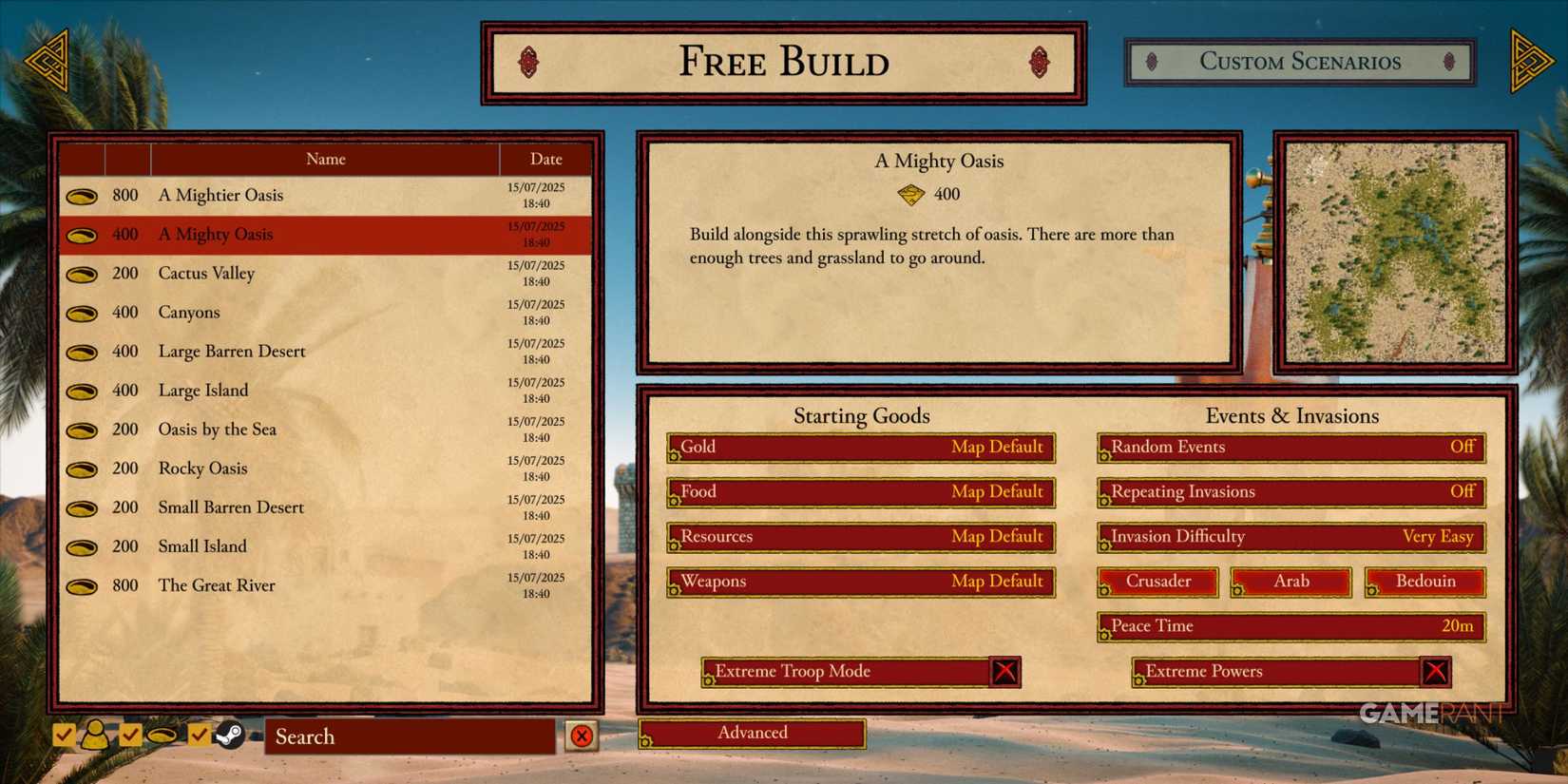Disable the Extreme Powers checkbox
This screenshot has width=1568, height=784.
[1436, 671]
